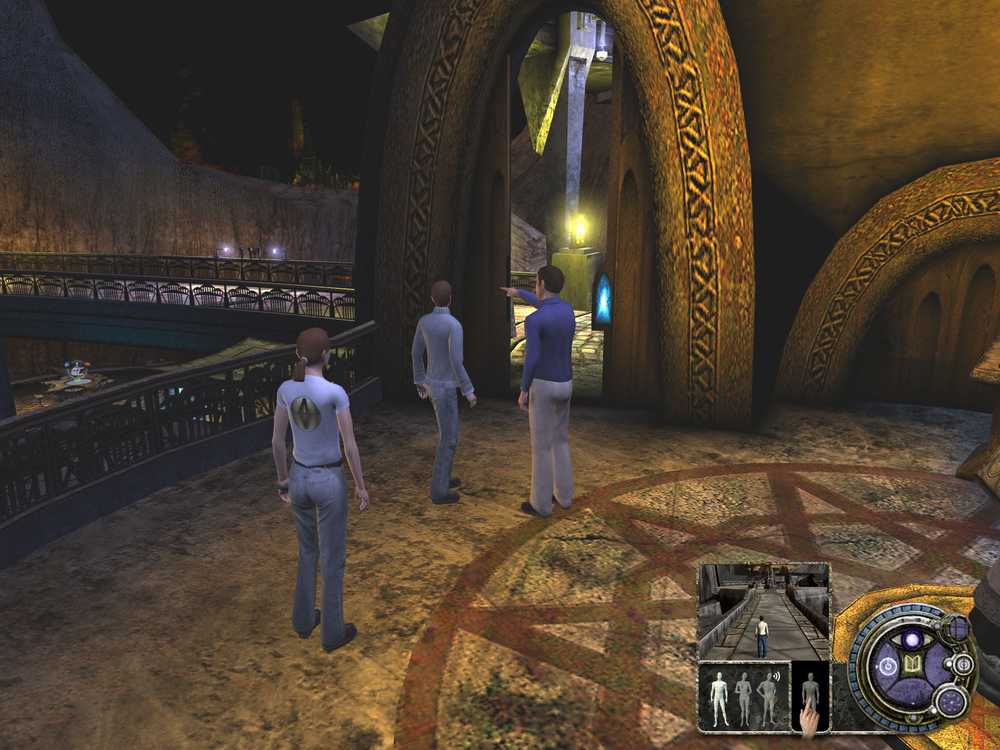The image size is (1000, 750).
Task: Select the avatar figure with sound waves
Action: tap(769, 697)
